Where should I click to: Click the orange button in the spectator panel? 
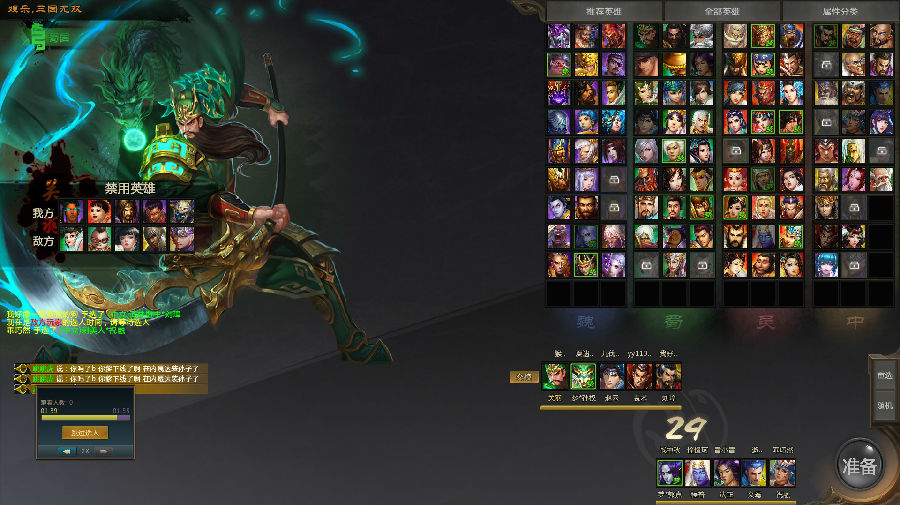pyautogui.click(x=85, y=433)
